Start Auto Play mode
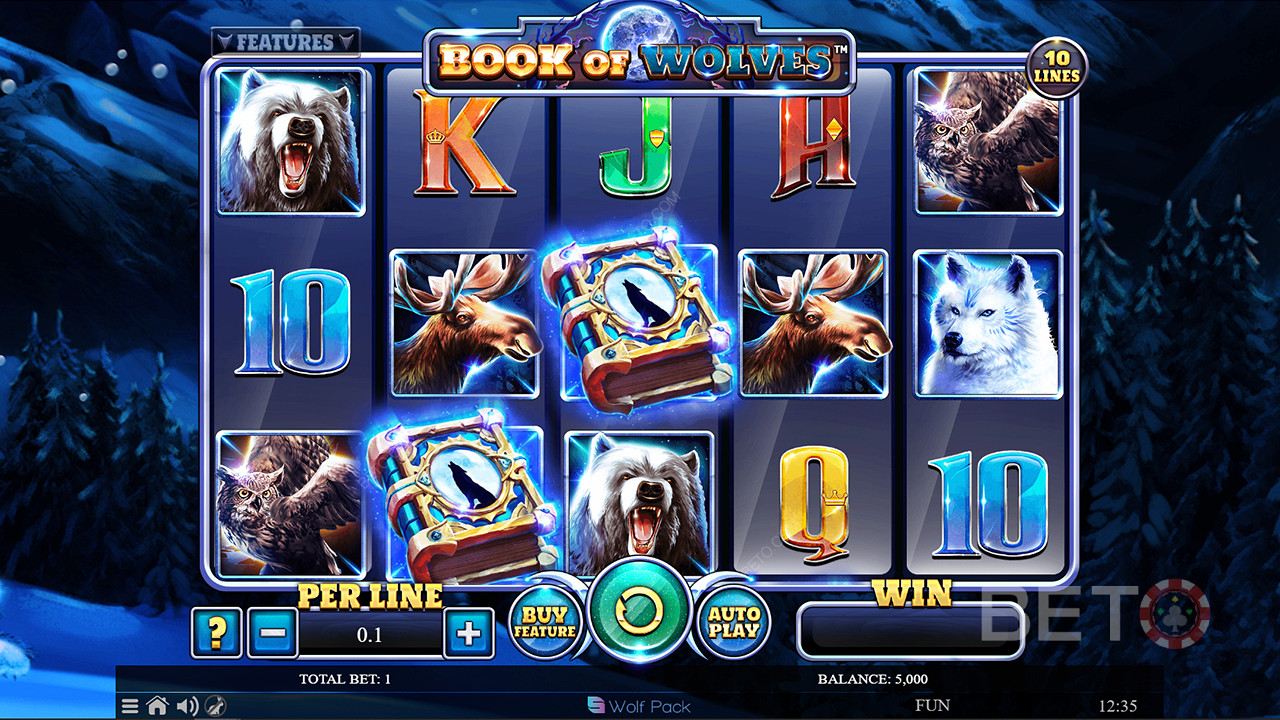 (733, 624)
